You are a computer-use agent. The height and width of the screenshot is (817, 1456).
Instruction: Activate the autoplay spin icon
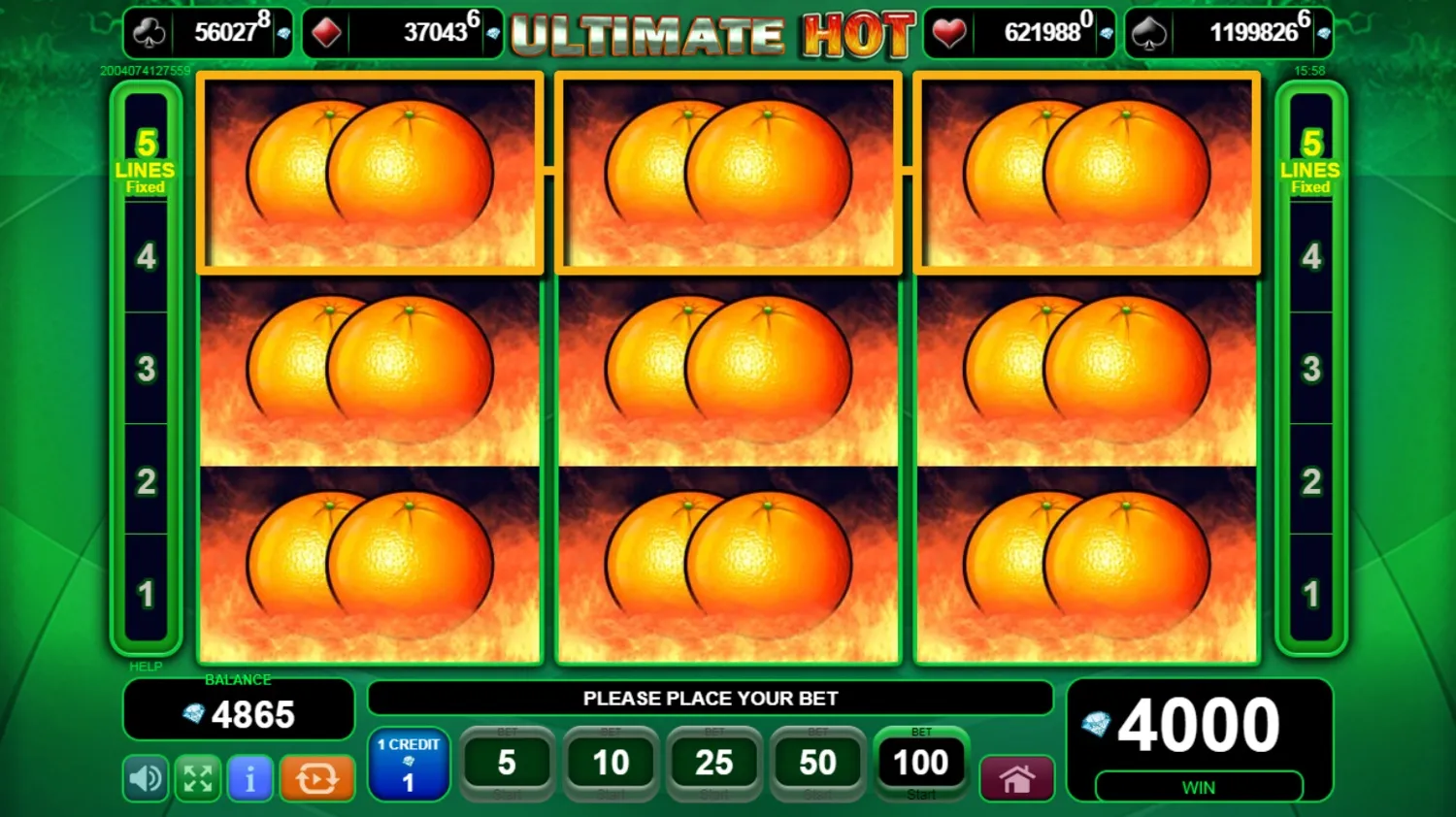click(316, 778)
